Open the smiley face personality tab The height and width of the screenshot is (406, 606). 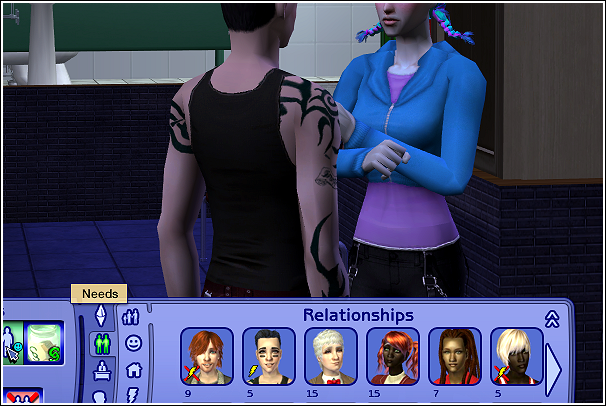click(133, 343)
